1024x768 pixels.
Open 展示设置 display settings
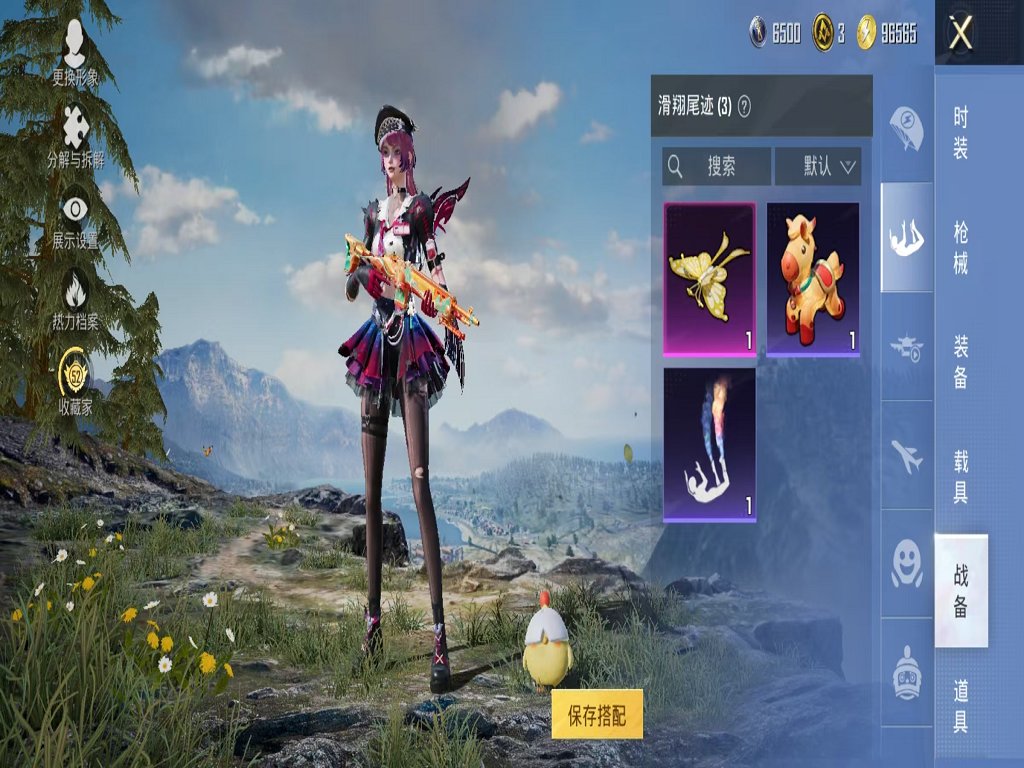click(76, 218)
